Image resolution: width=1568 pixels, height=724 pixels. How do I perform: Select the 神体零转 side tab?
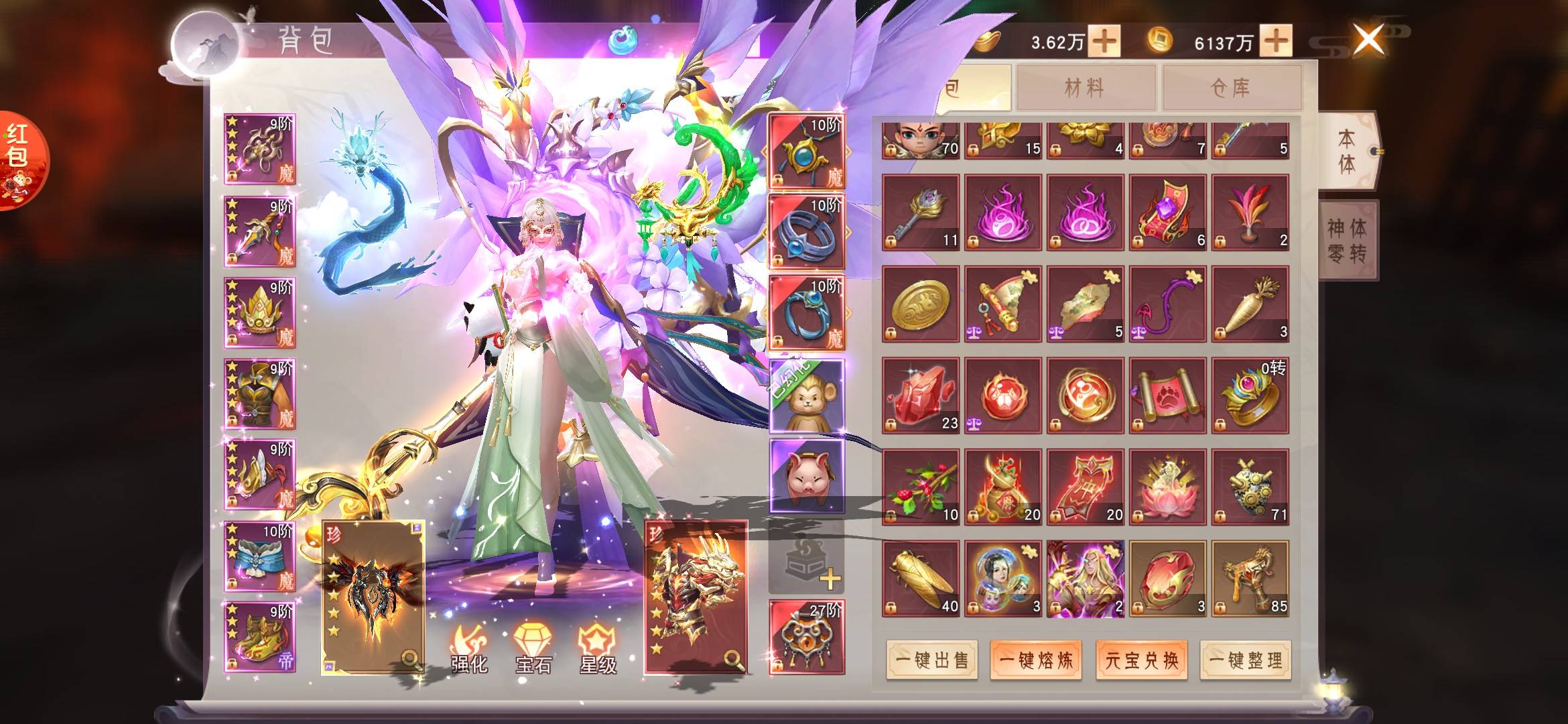pos(1347,241)
